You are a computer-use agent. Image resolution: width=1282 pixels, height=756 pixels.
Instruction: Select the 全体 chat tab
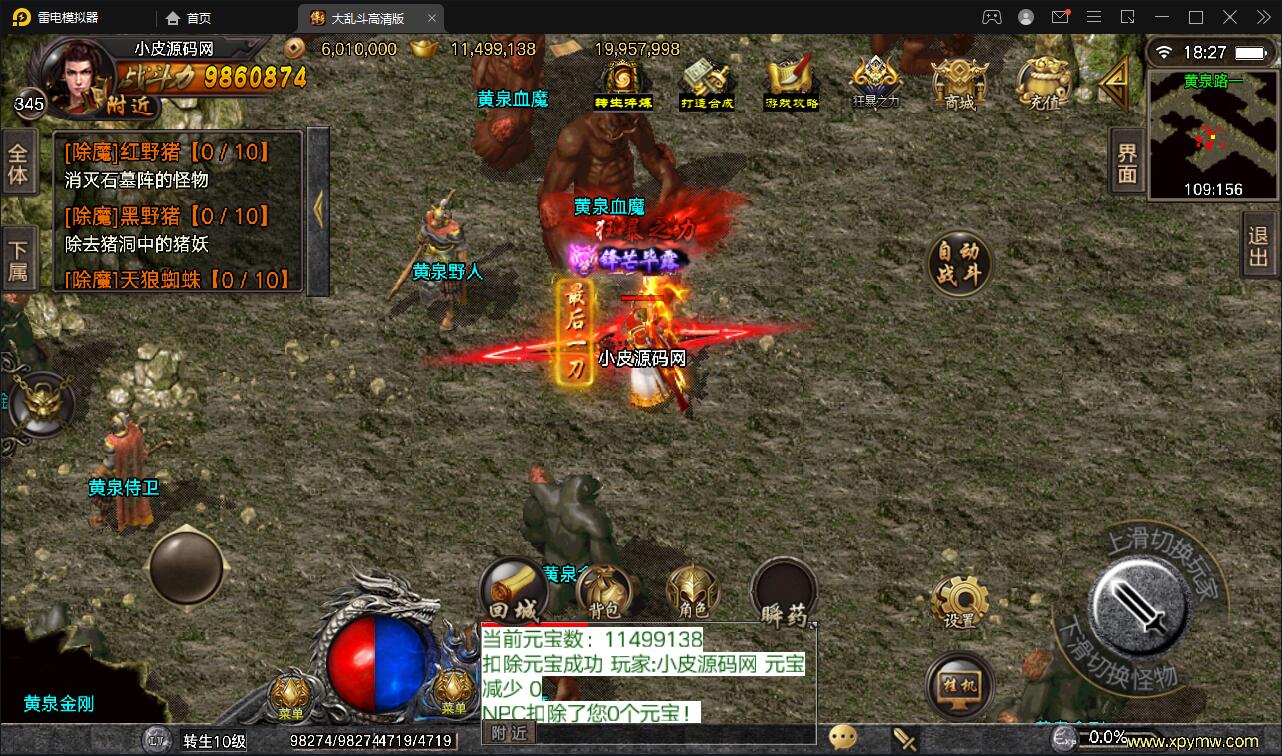point(22,160)
